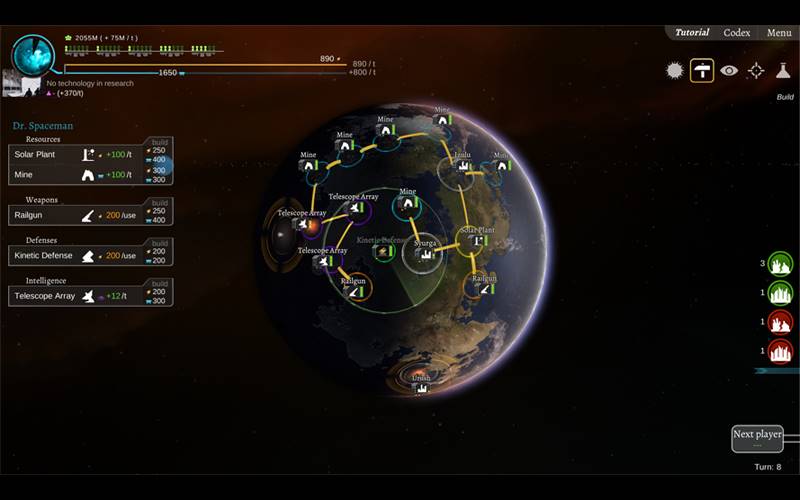800x500 pixels.
Task: Activate the crosshair targeting mode
Action: (x=756, y=71)
